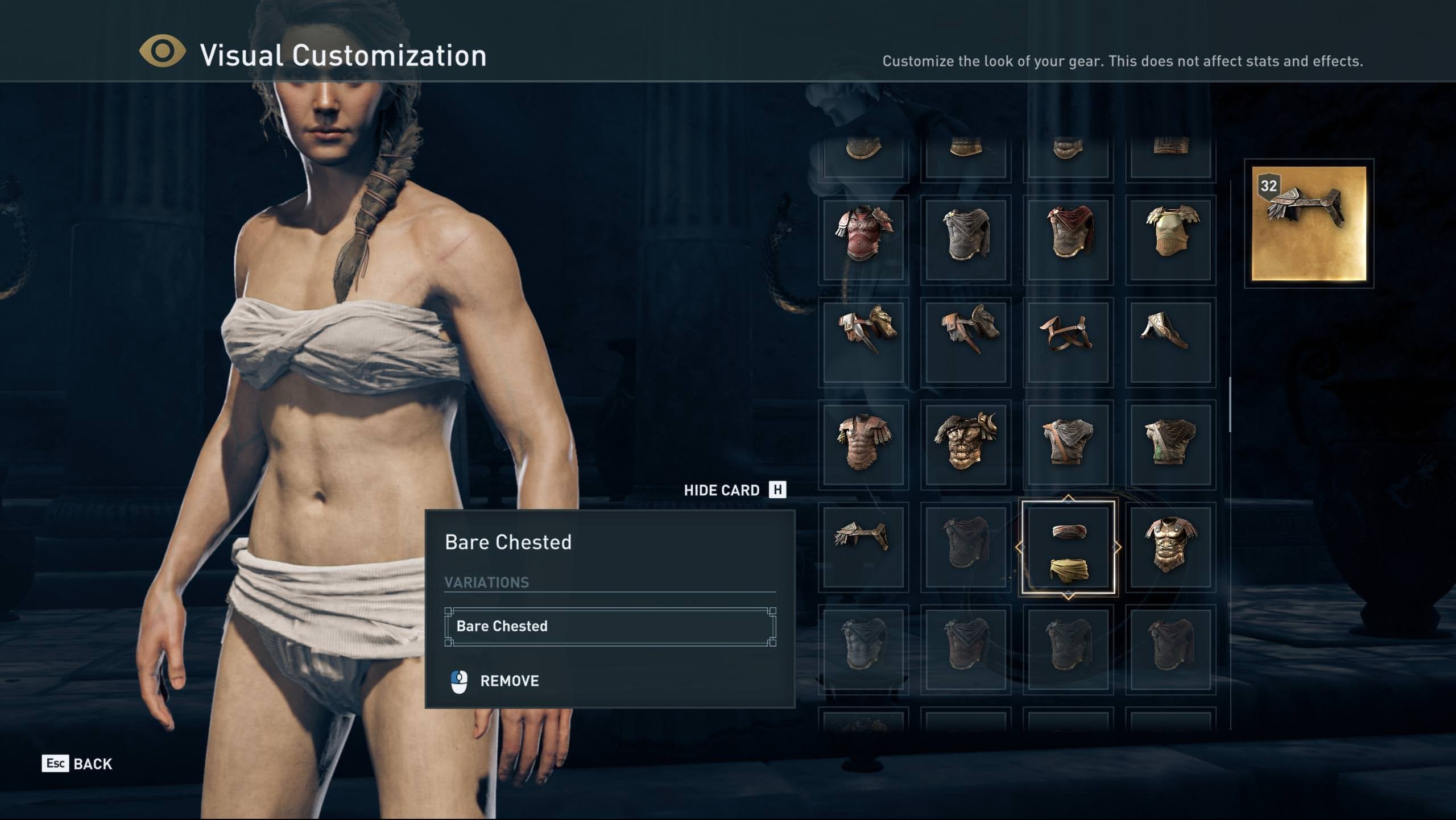Select the highlighted Bare Chested cloth wraps tile
Image resolution: width=1456 pixels, height=820 pixels.
(1068, 548)
